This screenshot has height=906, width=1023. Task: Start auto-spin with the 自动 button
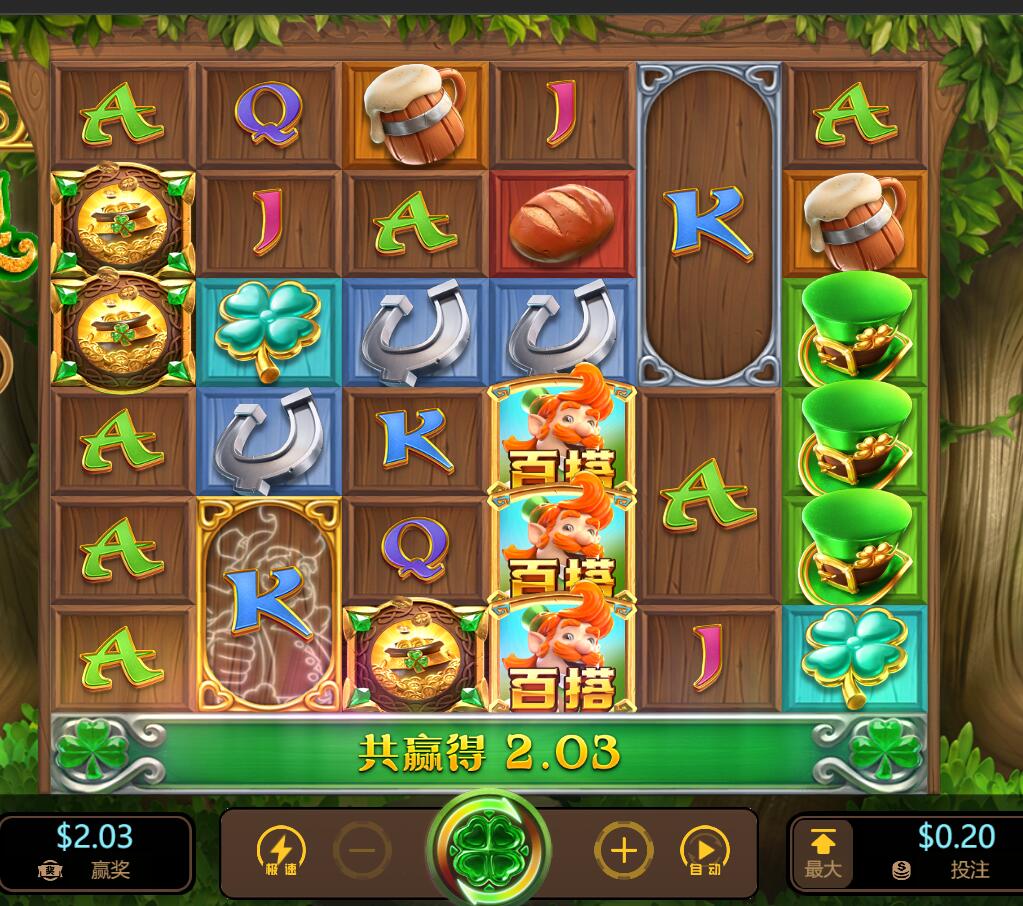pos(704,852)
